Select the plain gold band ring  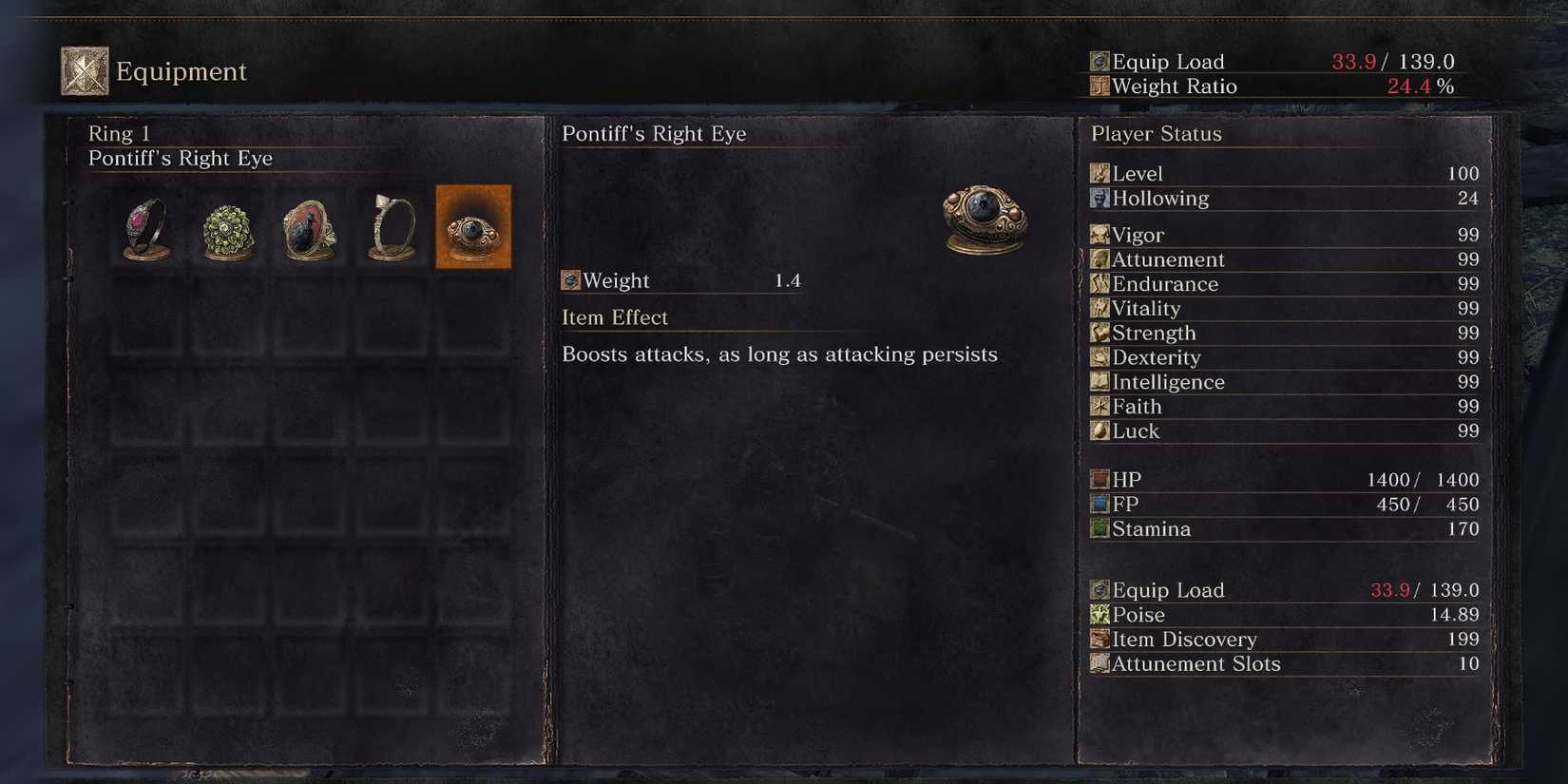click(x=390, y=226)
